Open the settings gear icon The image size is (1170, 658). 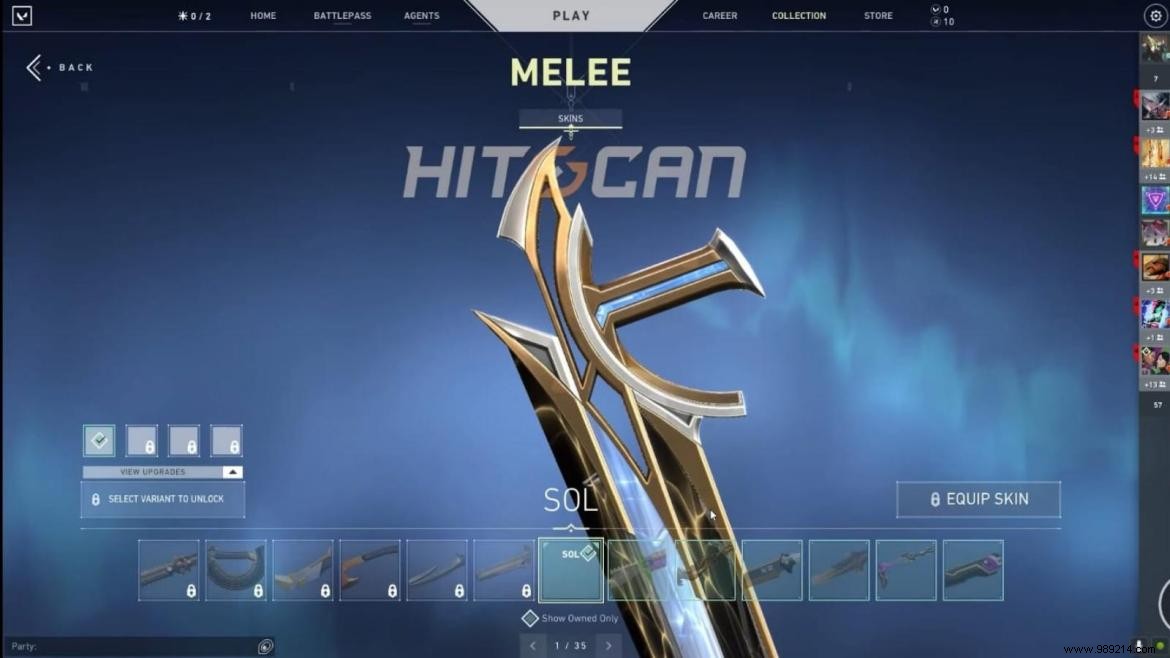1155,16
